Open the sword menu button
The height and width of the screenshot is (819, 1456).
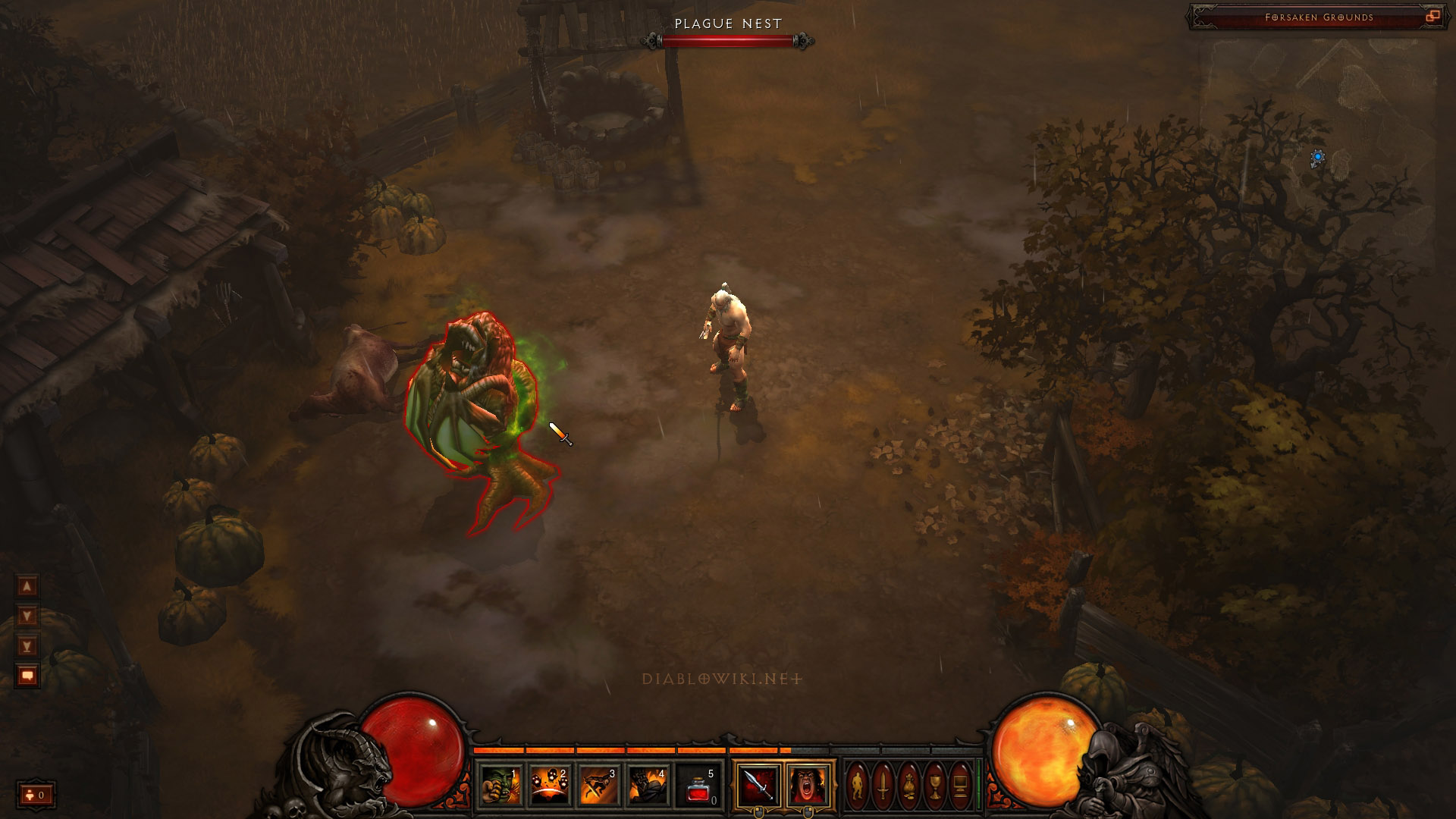point(883,785)
